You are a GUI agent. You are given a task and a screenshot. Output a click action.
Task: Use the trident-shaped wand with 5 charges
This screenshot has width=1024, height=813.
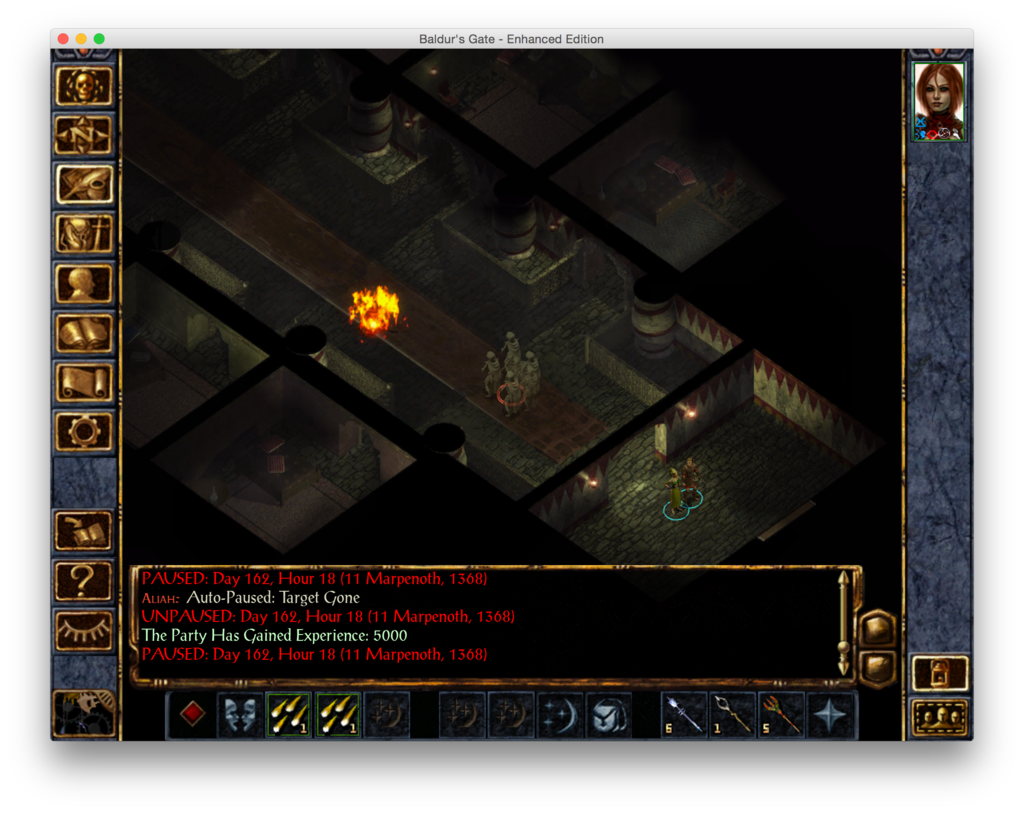pos(783,715)
